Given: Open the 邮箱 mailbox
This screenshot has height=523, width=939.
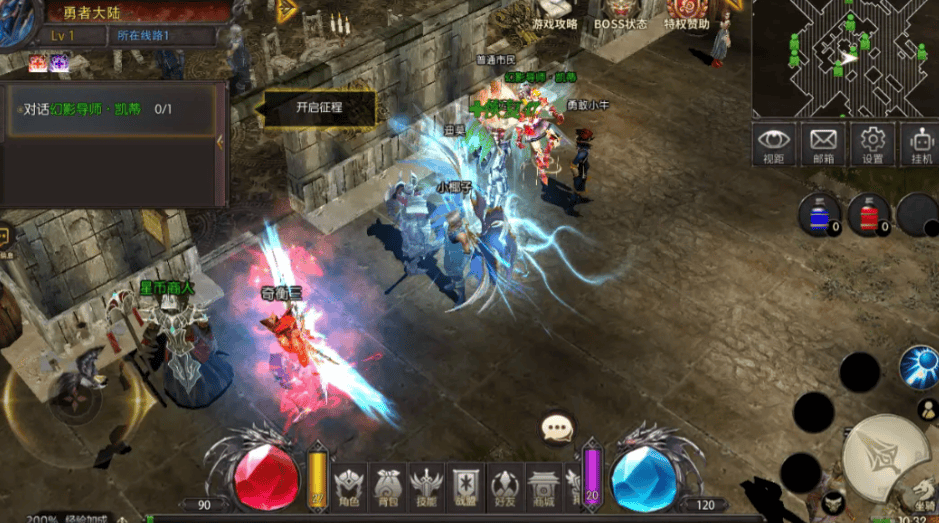Looking at the screenshot, I should (x=823, y=145).
